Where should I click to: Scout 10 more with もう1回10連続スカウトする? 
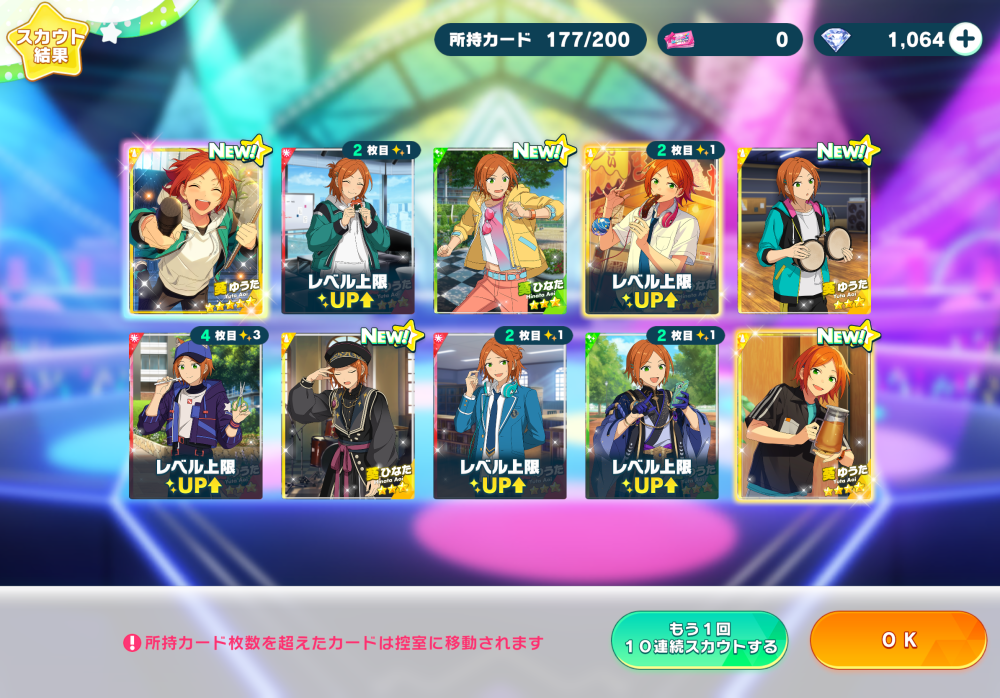(699, 640)
